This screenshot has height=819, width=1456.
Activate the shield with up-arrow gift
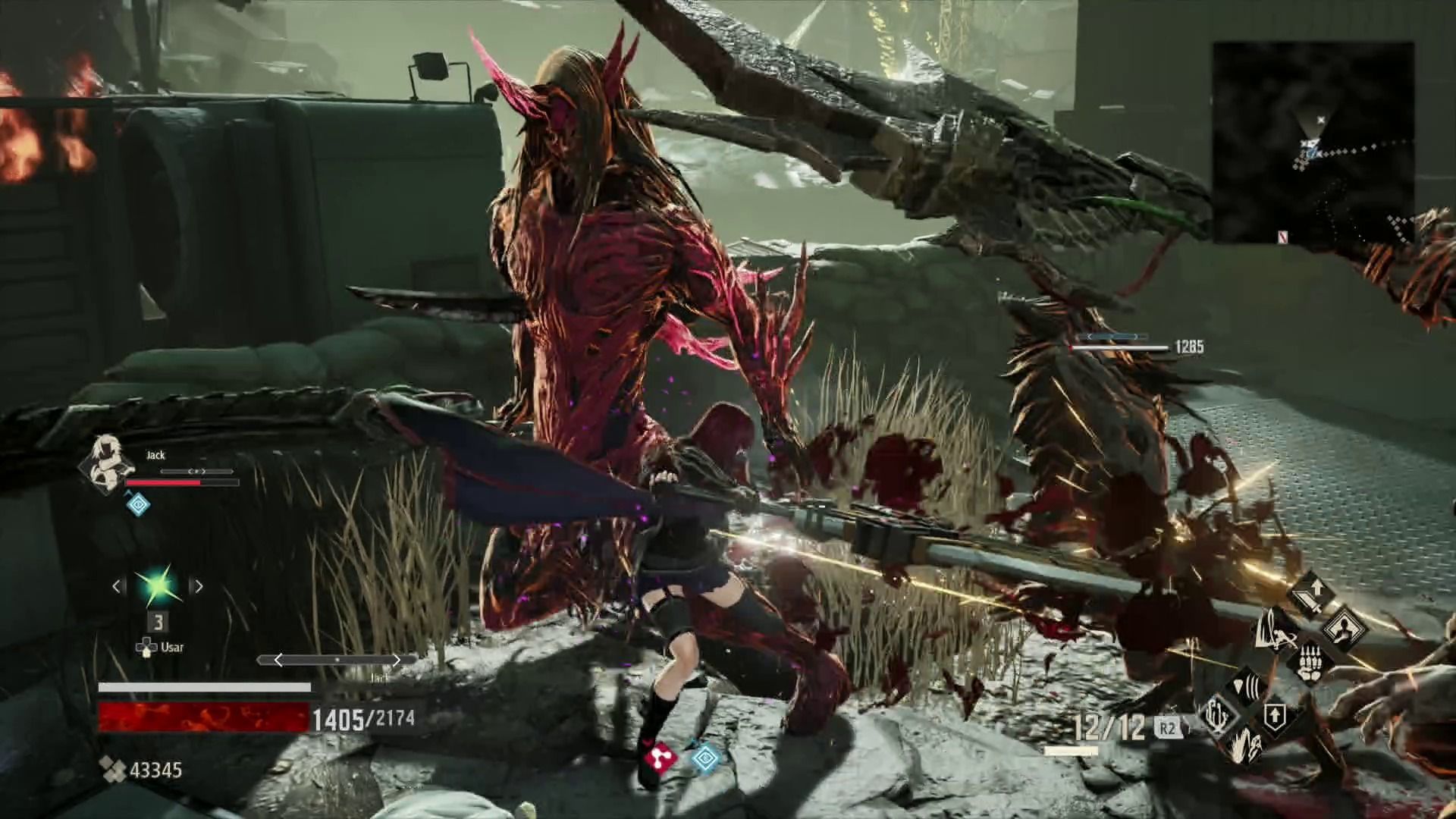pos(1275,717)
